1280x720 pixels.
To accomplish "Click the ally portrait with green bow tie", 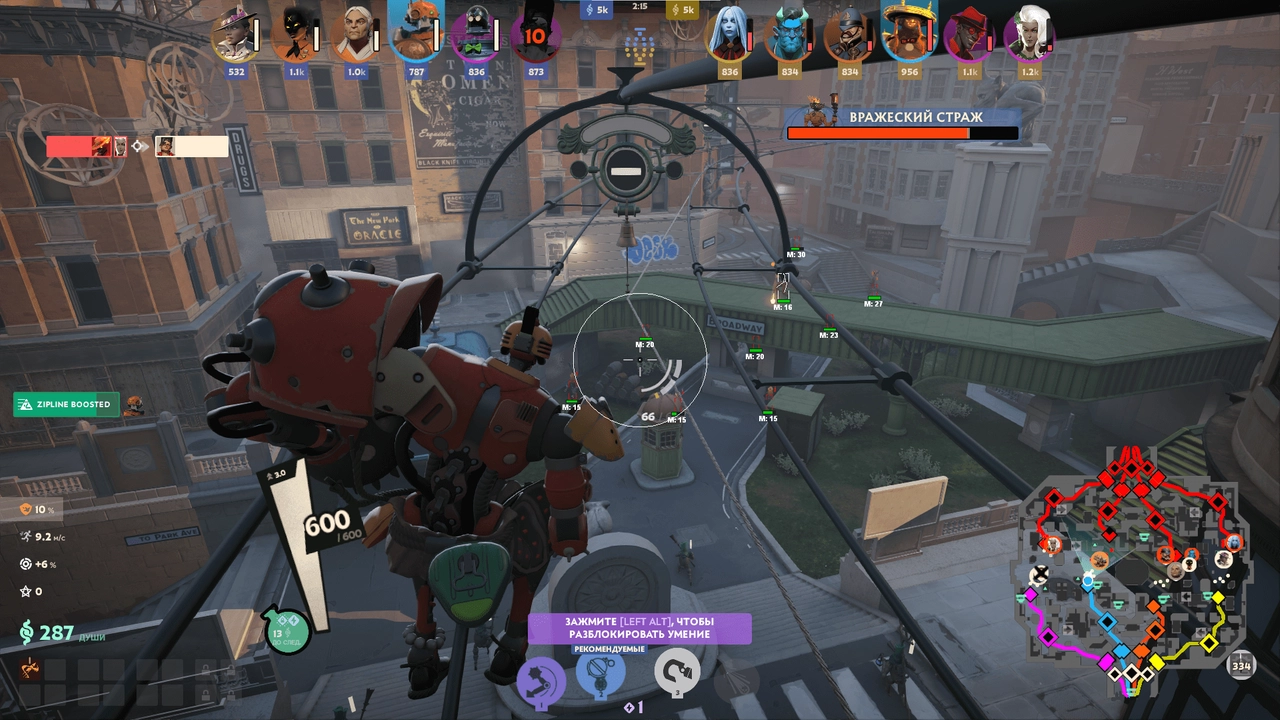I will 475,37.
